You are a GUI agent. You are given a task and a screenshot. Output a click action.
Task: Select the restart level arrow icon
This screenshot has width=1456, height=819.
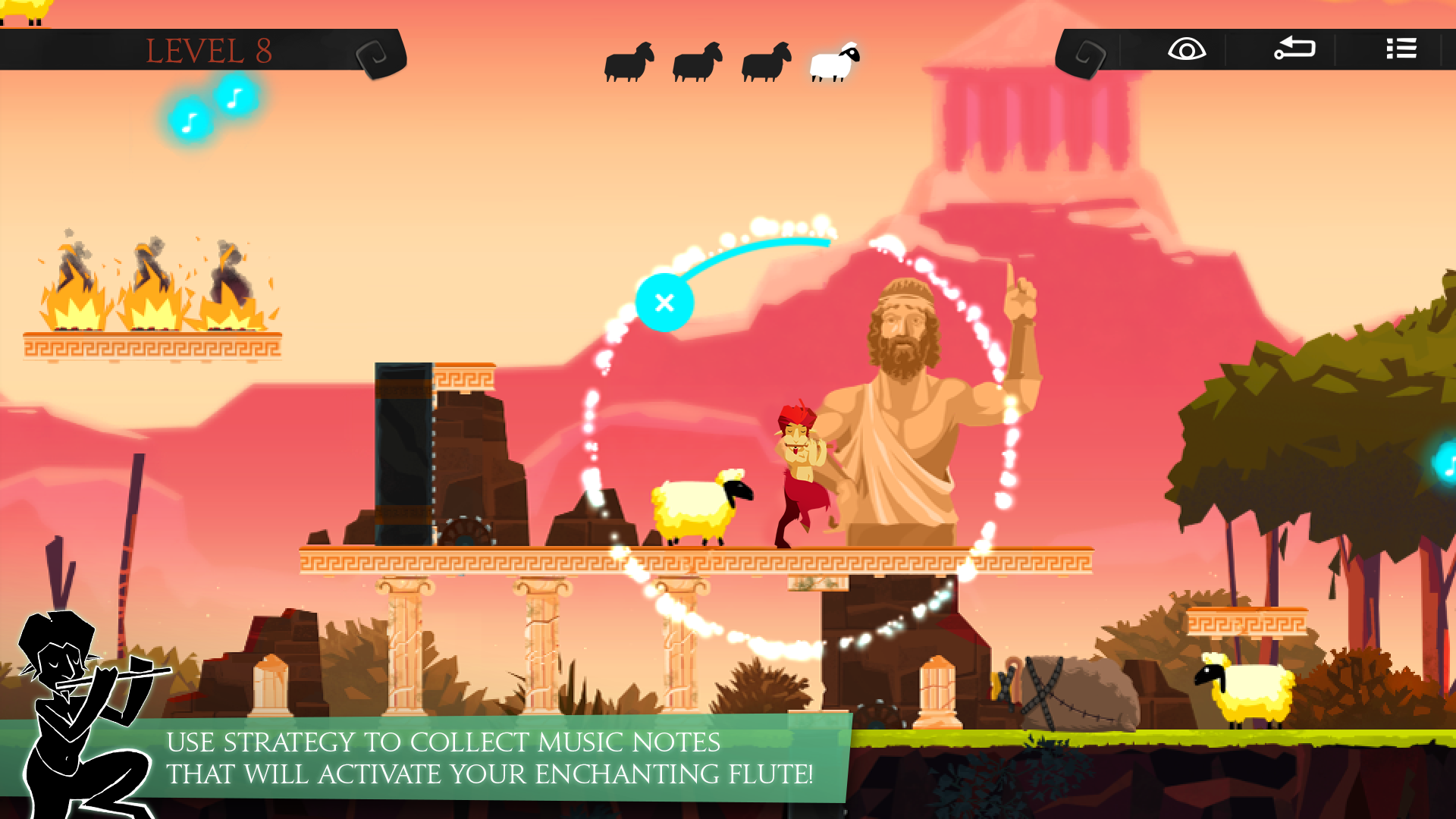[1294, 49]
